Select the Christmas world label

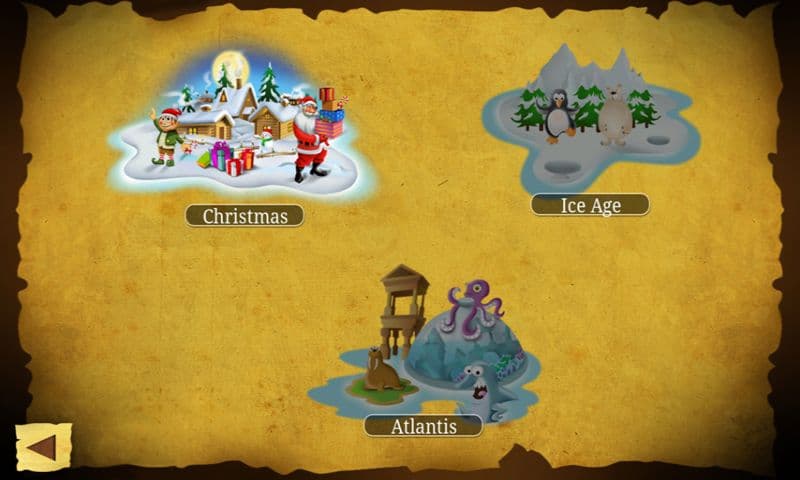tap(244, 215)
